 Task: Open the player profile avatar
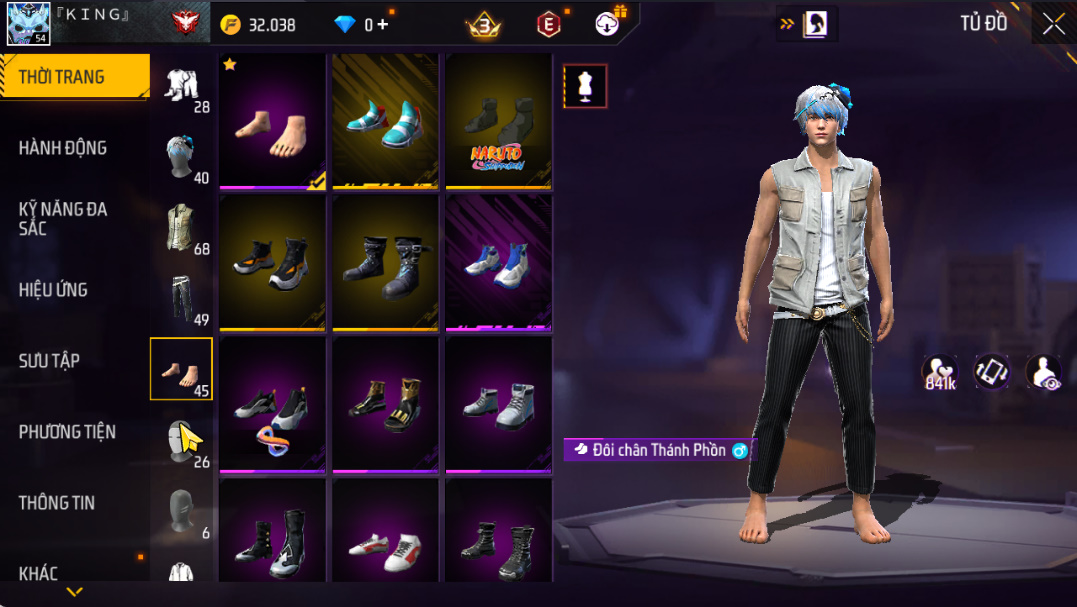pos(28,23)
